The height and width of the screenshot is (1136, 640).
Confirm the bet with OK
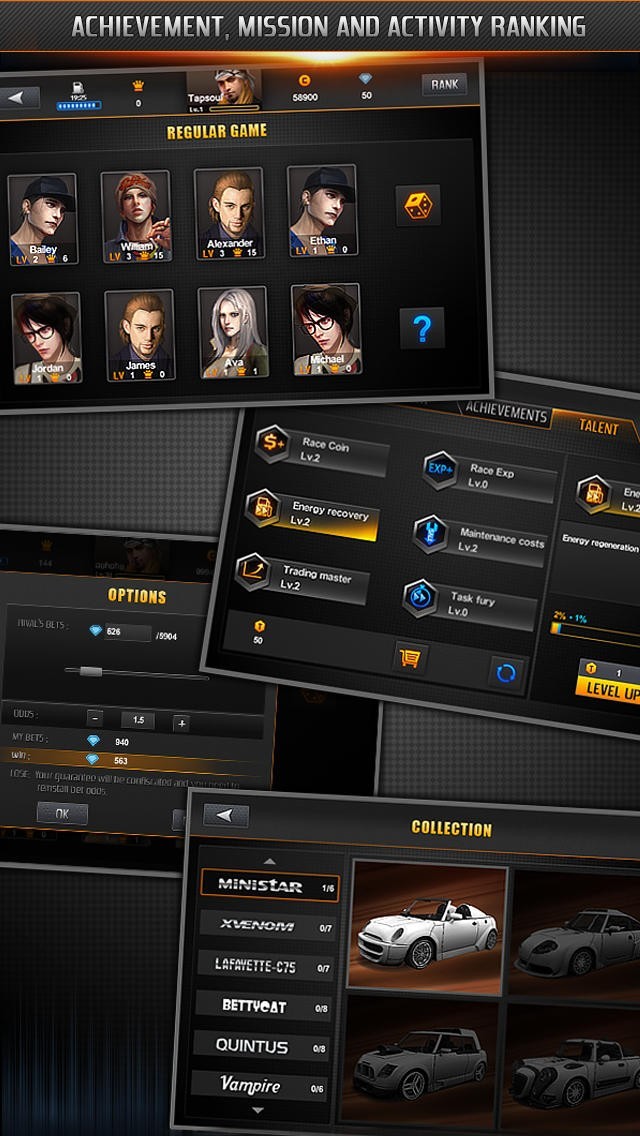[x=62, y=814]
